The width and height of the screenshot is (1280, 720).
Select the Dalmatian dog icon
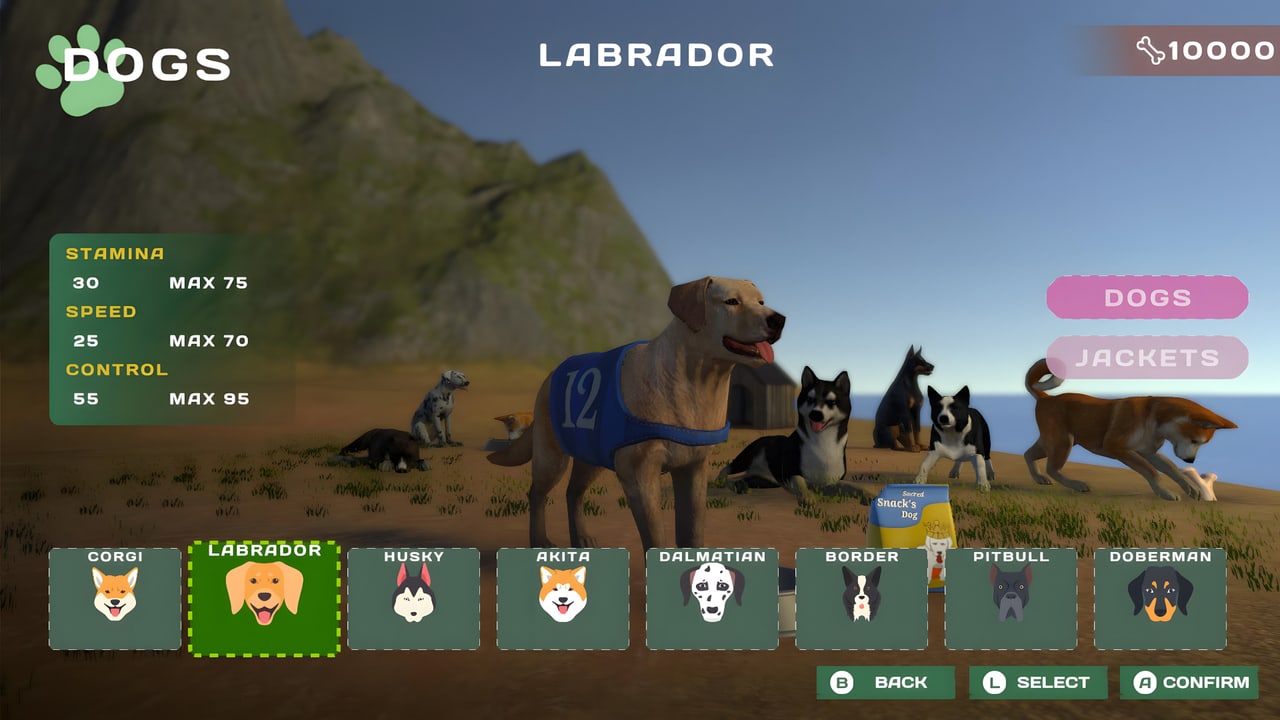pos(712,598)
